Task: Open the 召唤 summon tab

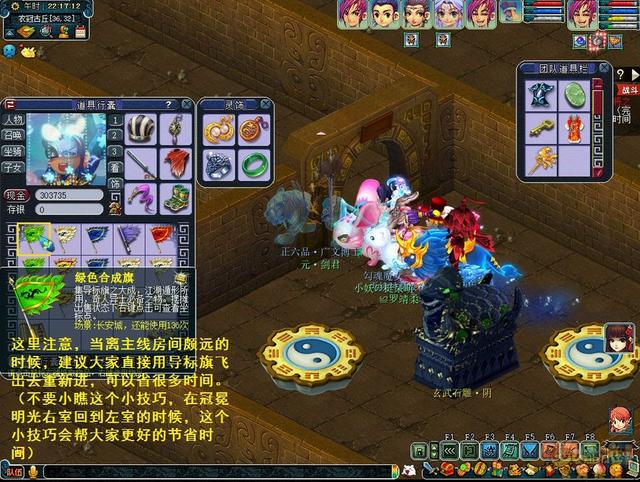Action: click(x=13, y=136)
